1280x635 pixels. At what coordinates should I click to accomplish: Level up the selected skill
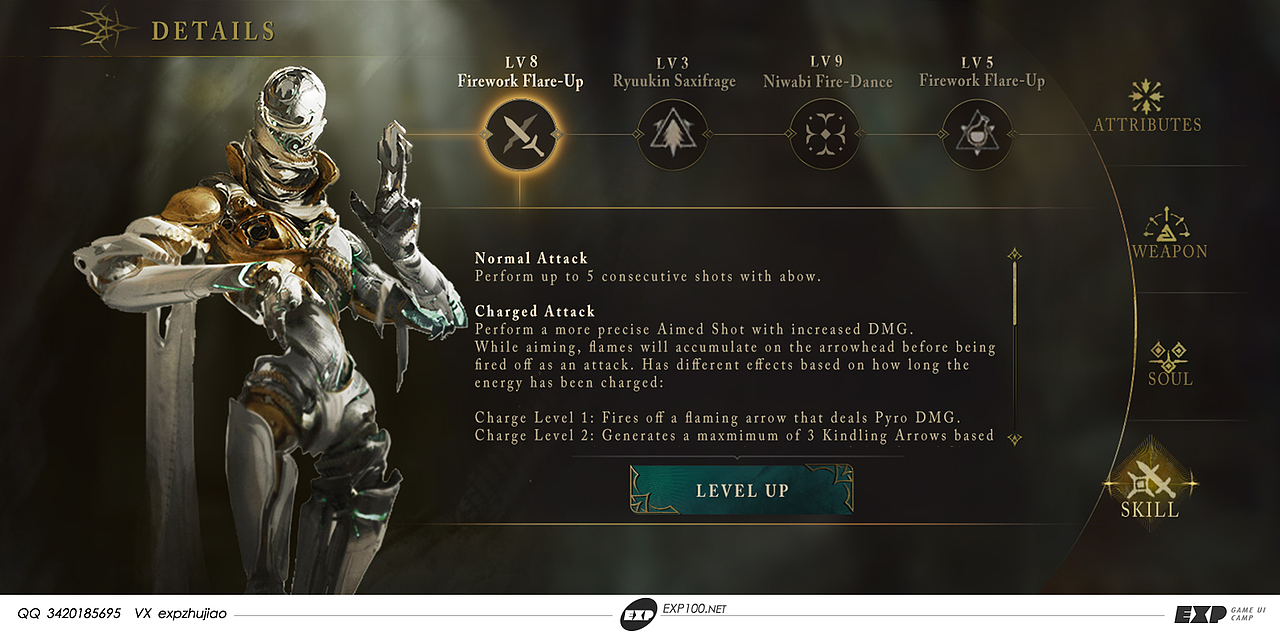tap(742, 490)
